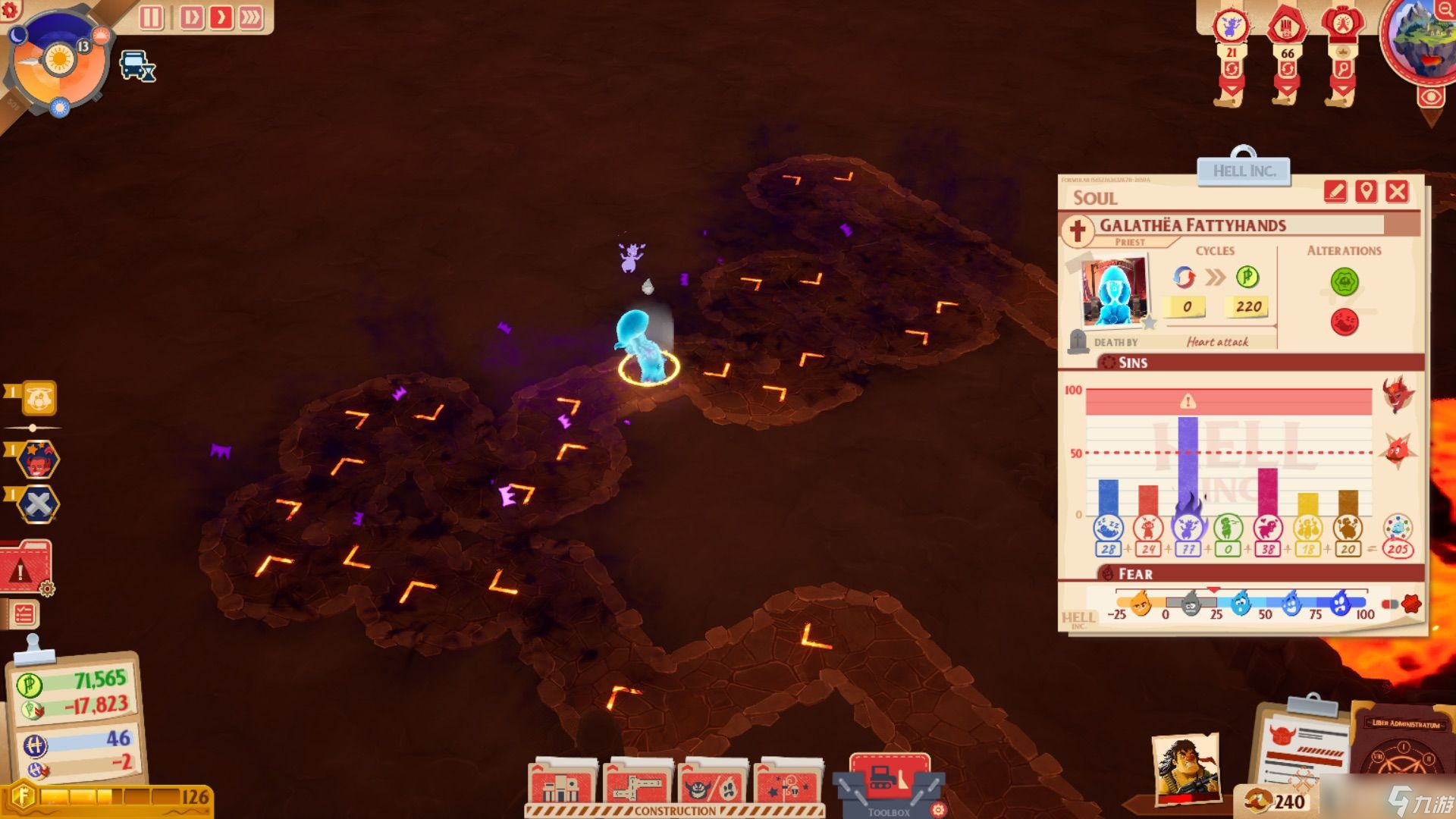Close the Soul info panel
Viewport: 1456px width, 819px height.
coord(1397,191)
